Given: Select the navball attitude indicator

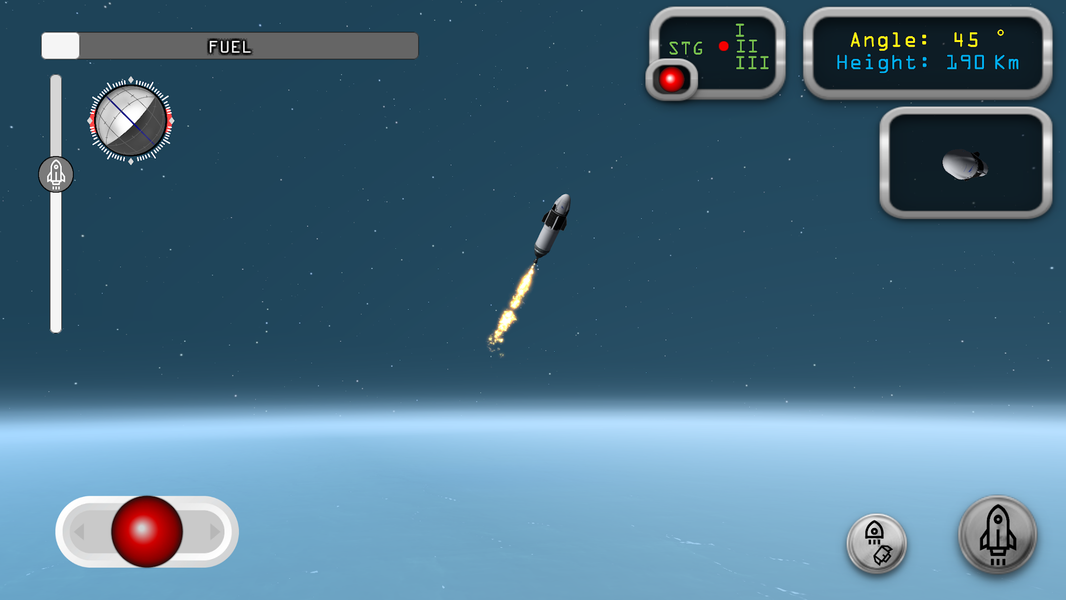Looking at the screenshot, I should [130, 121].
